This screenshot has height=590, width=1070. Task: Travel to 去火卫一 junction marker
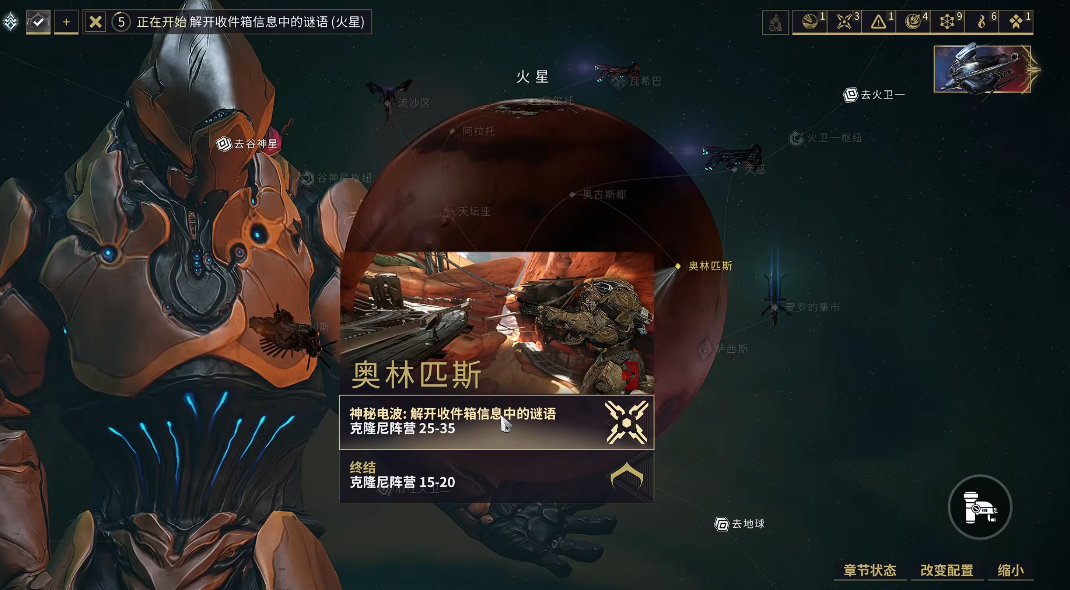click(875, 95)
